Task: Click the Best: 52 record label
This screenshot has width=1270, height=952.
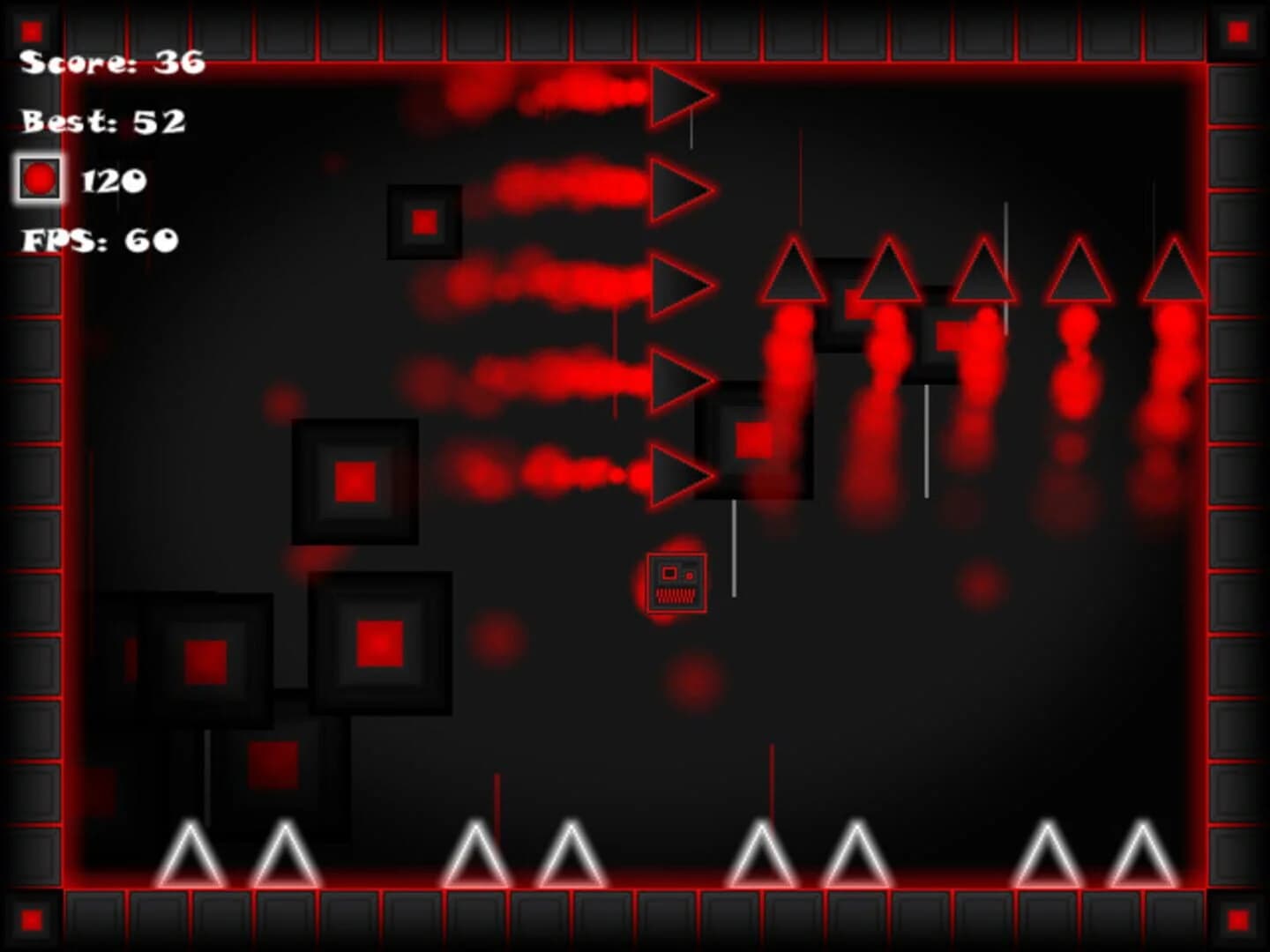Action: click(104, 122)
